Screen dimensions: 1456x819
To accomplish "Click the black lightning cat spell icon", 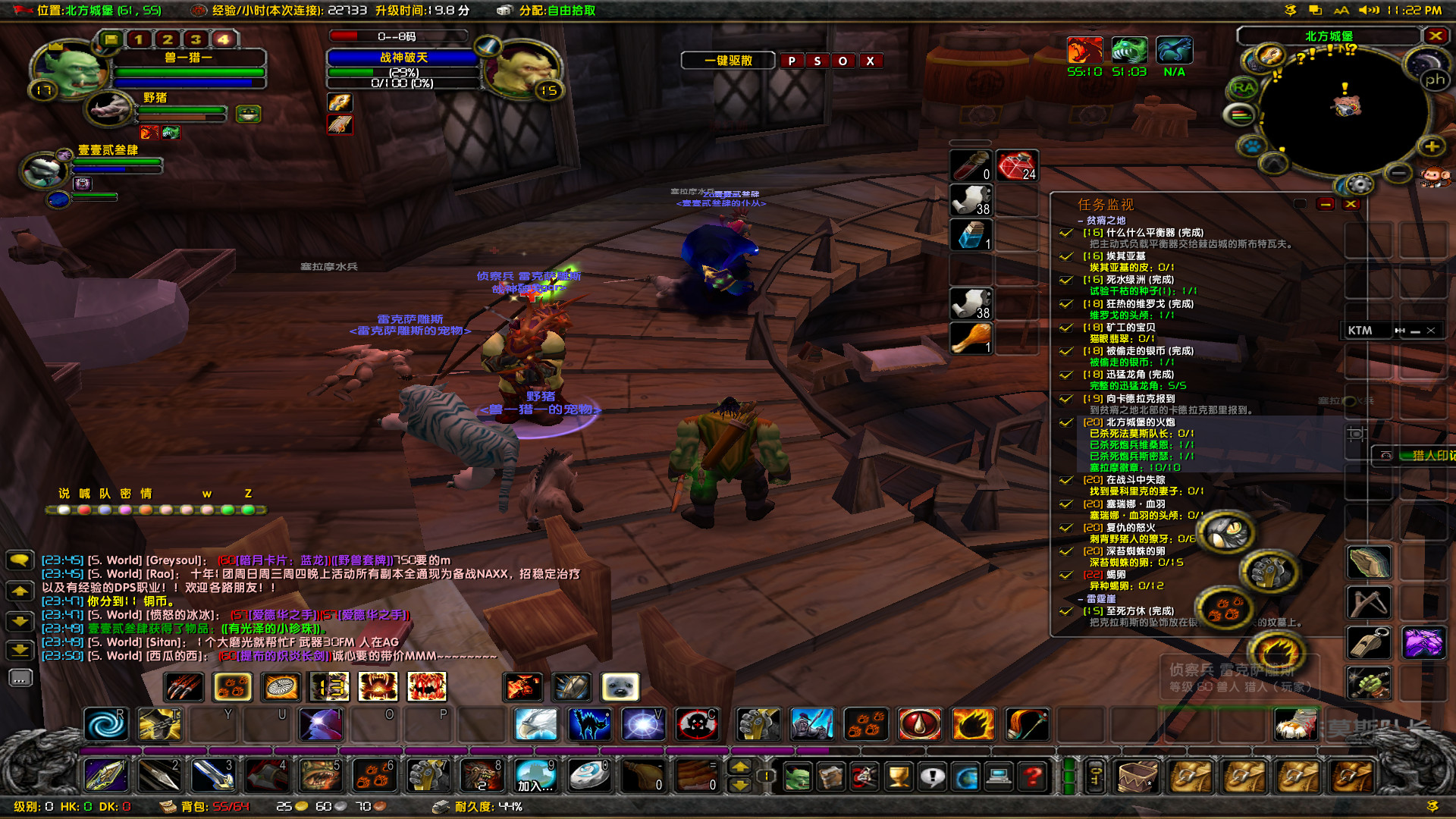I will [x=589, y=724].
